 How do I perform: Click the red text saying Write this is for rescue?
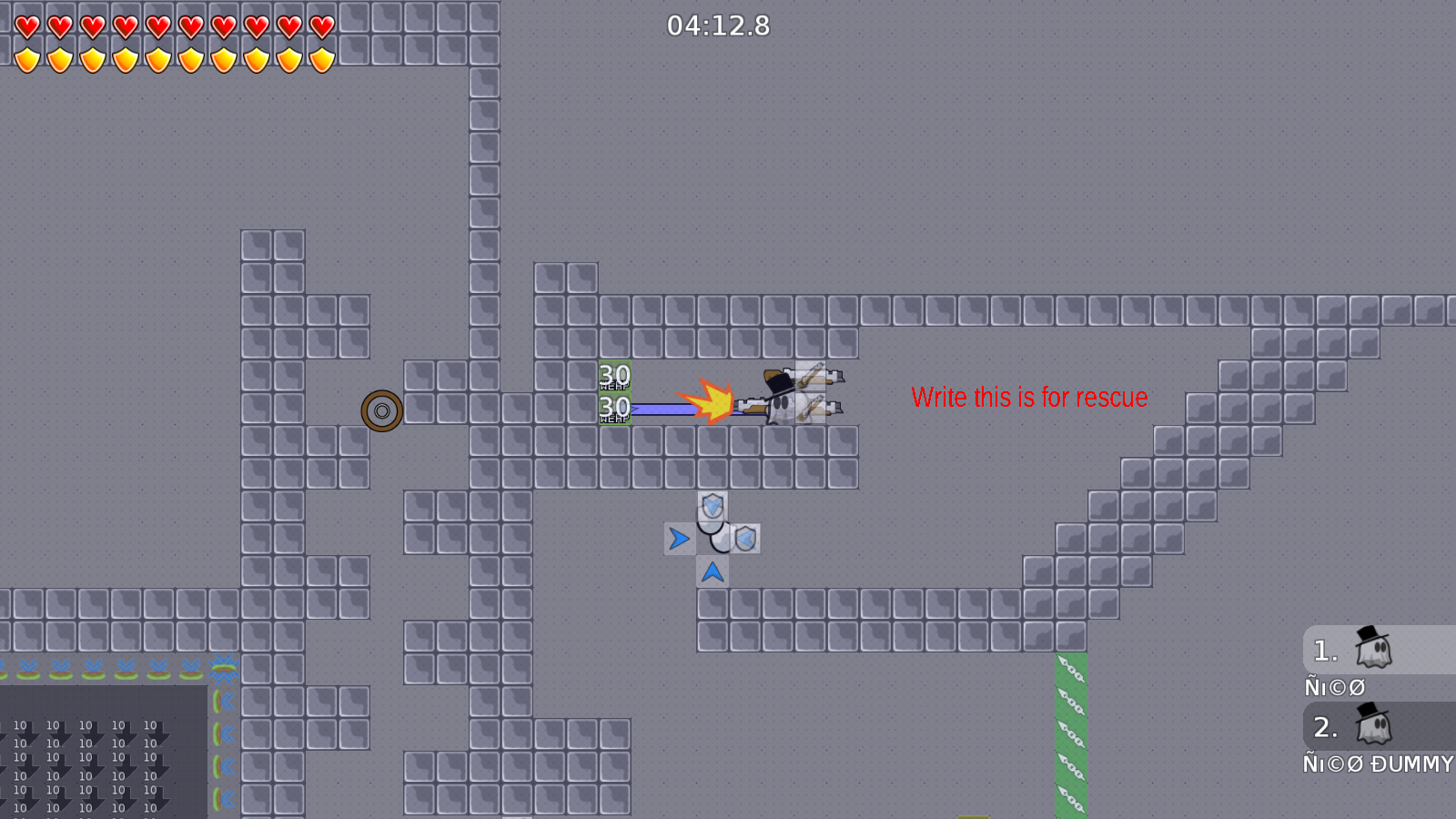pos(1029,398)
